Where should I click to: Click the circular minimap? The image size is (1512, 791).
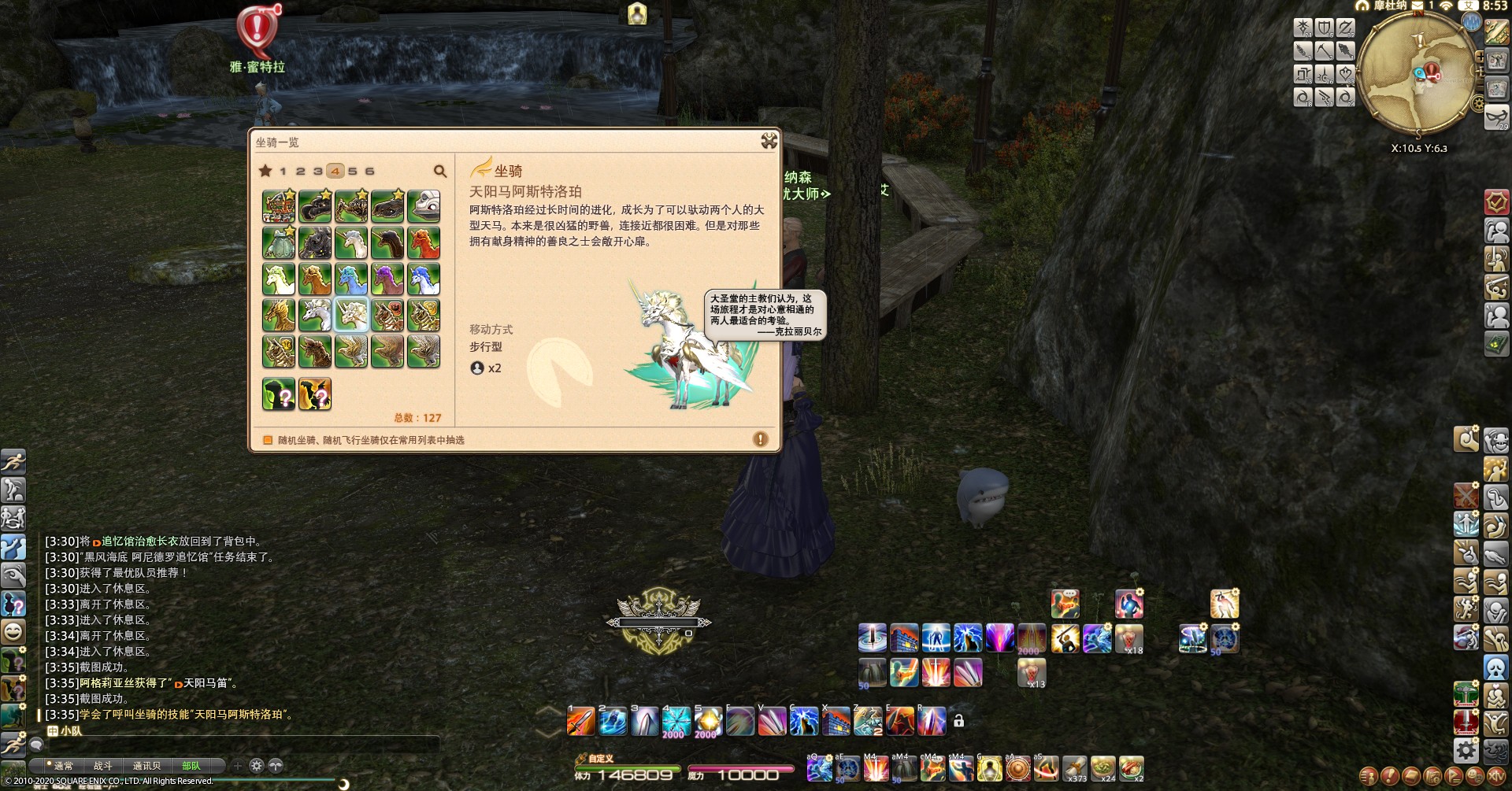[1416, 75]
